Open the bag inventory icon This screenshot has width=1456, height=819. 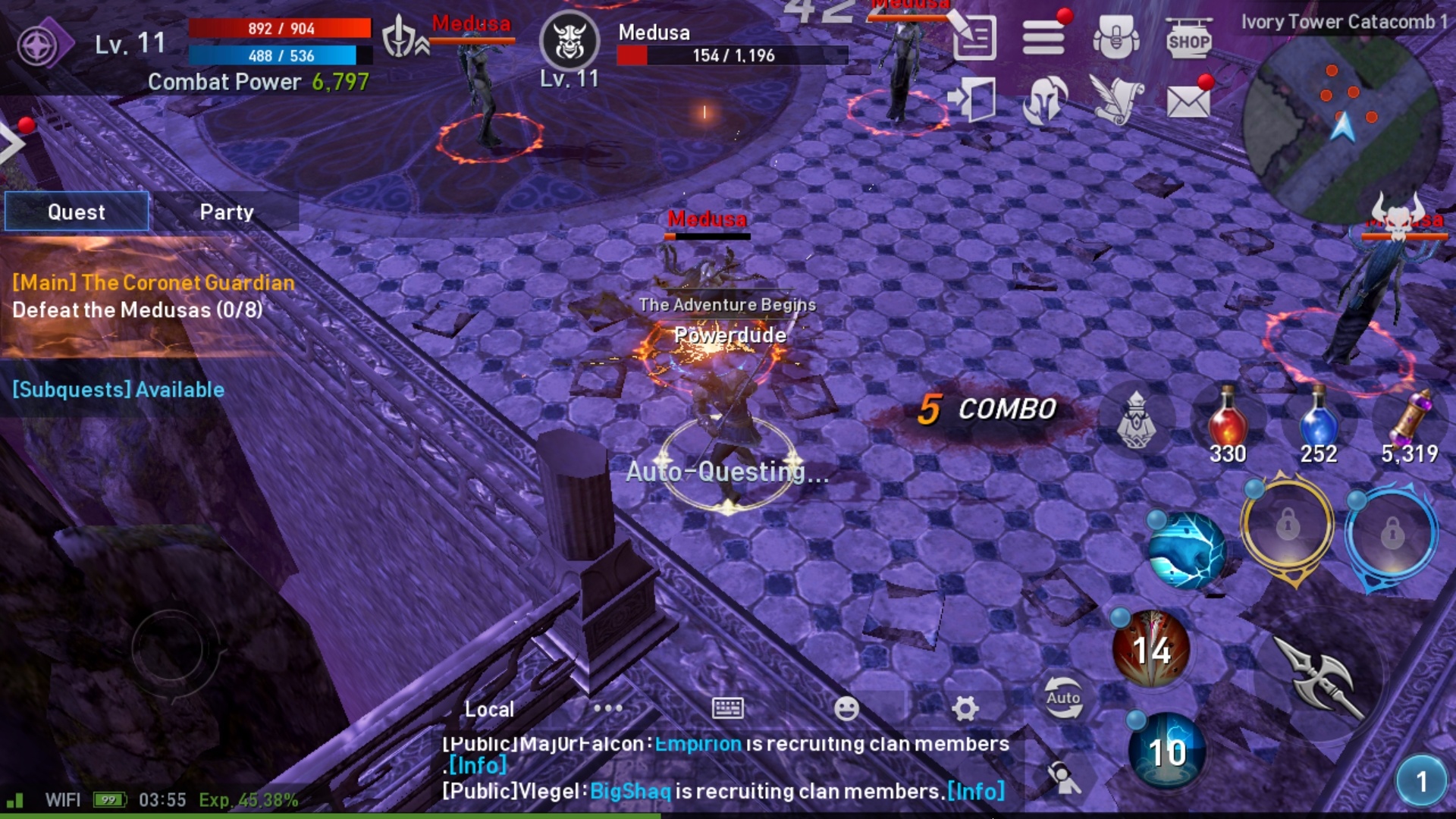pyautogui.click(x=1115, y=36)
